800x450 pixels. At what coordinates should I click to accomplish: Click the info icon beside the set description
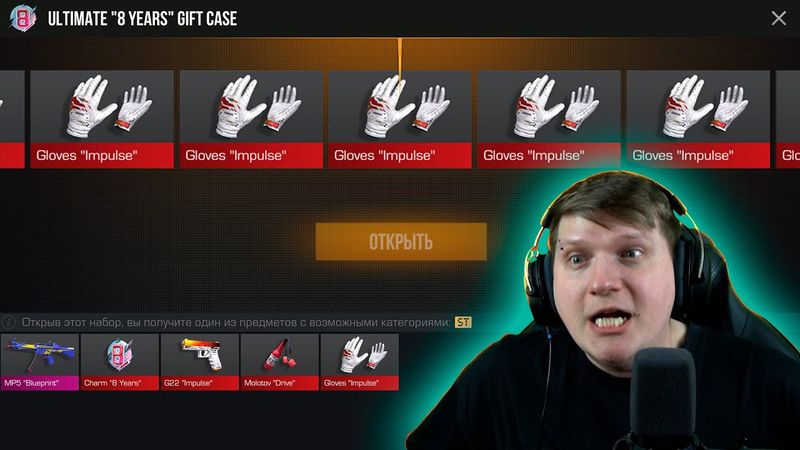coord(9,323)
